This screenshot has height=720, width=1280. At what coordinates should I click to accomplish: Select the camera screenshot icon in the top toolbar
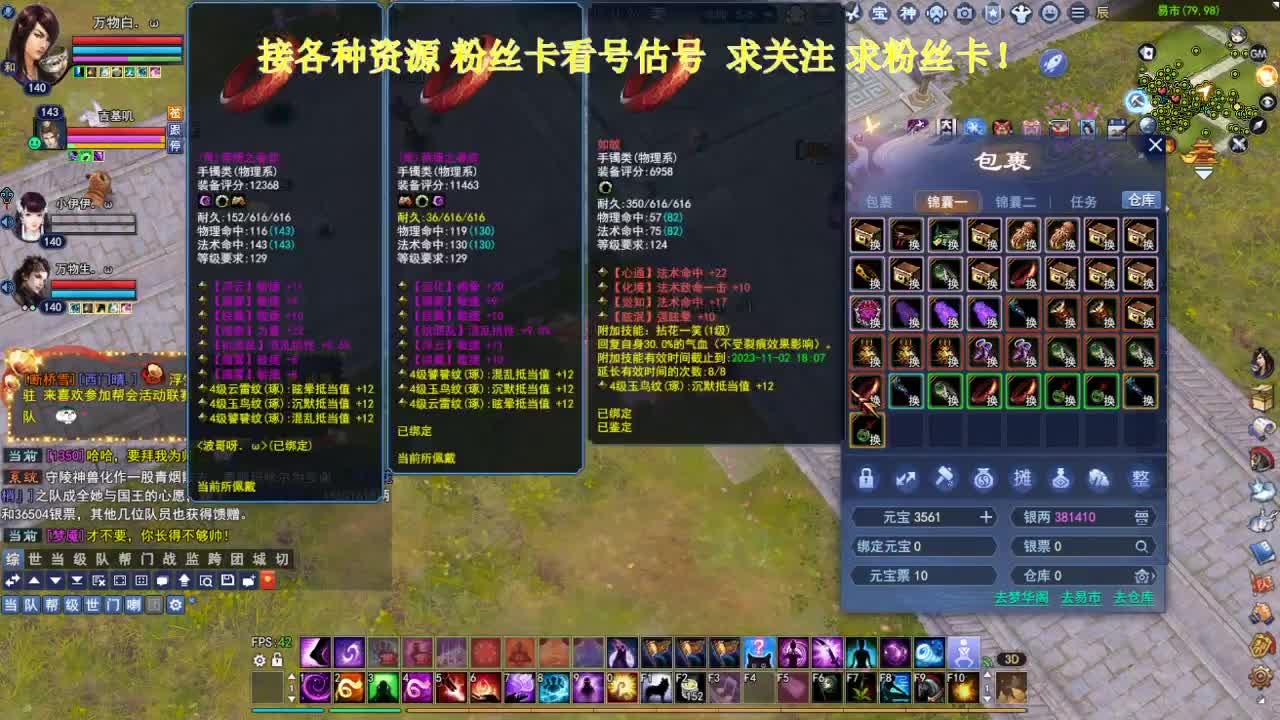click(x=964, y=13)
